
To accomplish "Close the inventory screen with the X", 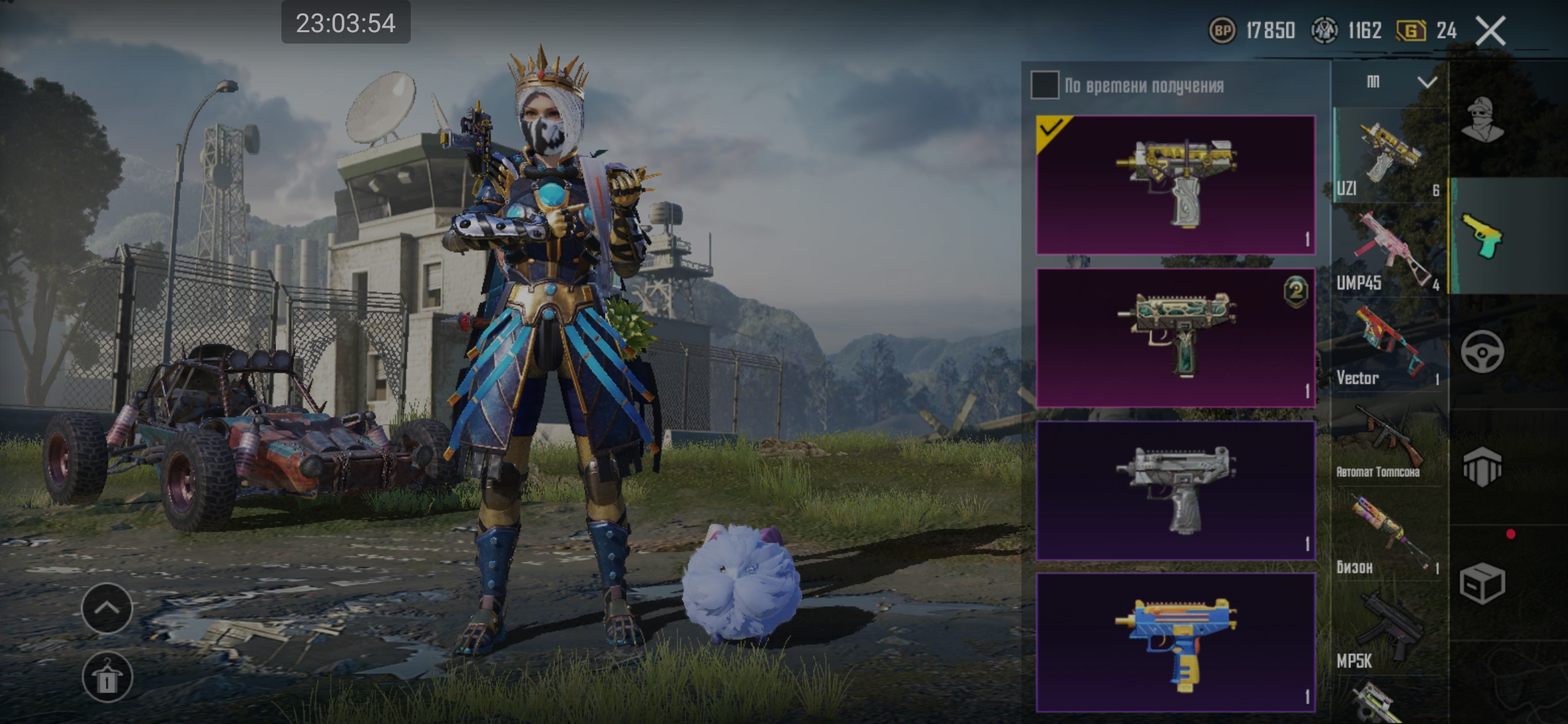I will click(1490, 31).
